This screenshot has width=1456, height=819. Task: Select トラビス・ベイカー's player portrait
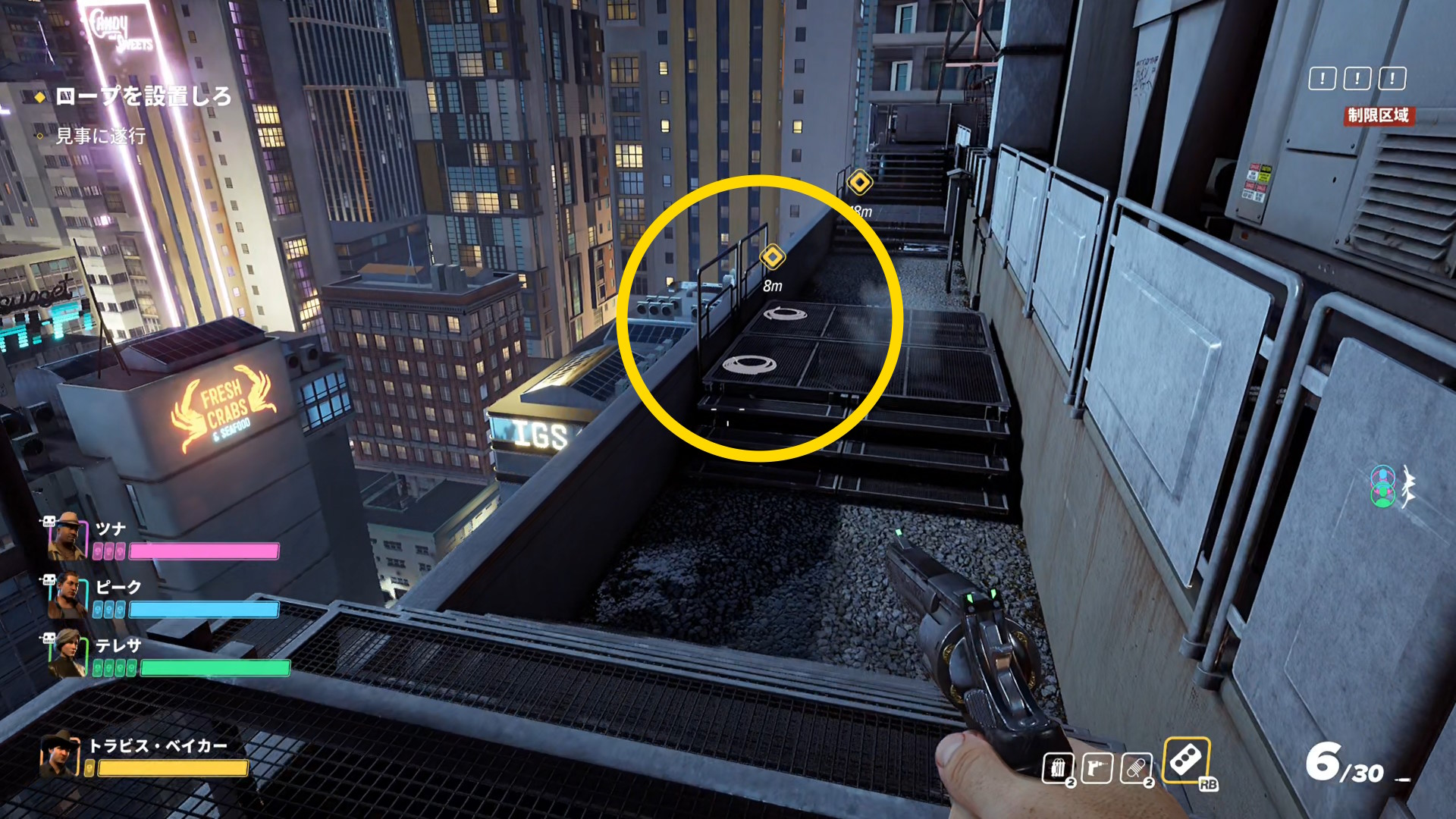click(x=60, y=755)
